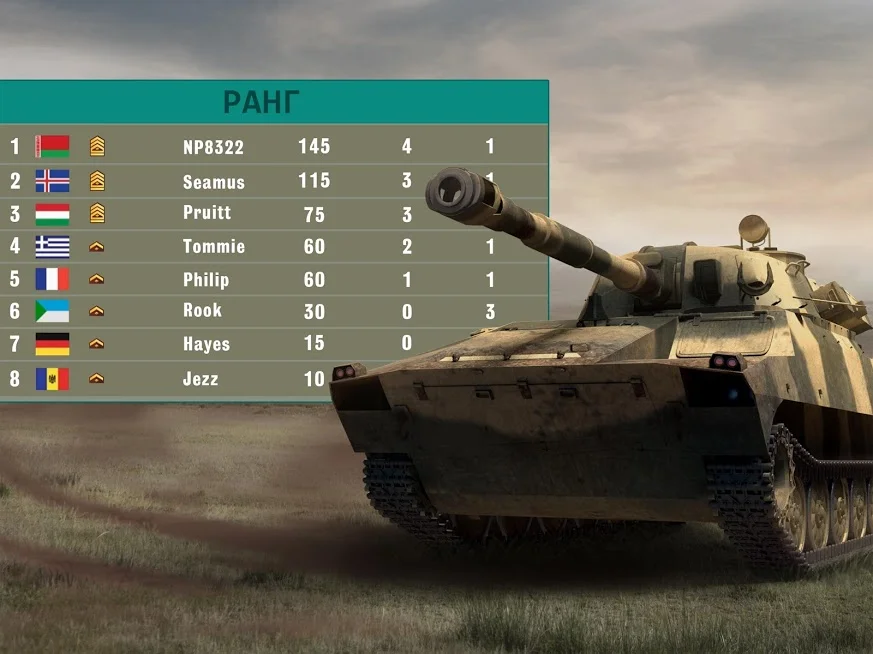Click Jezz at rank eight

(x=200, y=379)
